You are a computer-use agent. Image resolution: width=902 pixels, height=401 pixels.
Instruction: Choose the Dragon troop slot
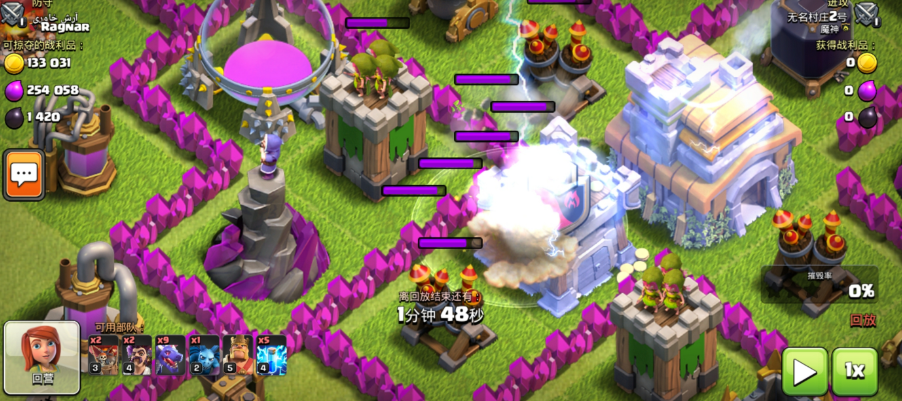click(x=170, y=355)
